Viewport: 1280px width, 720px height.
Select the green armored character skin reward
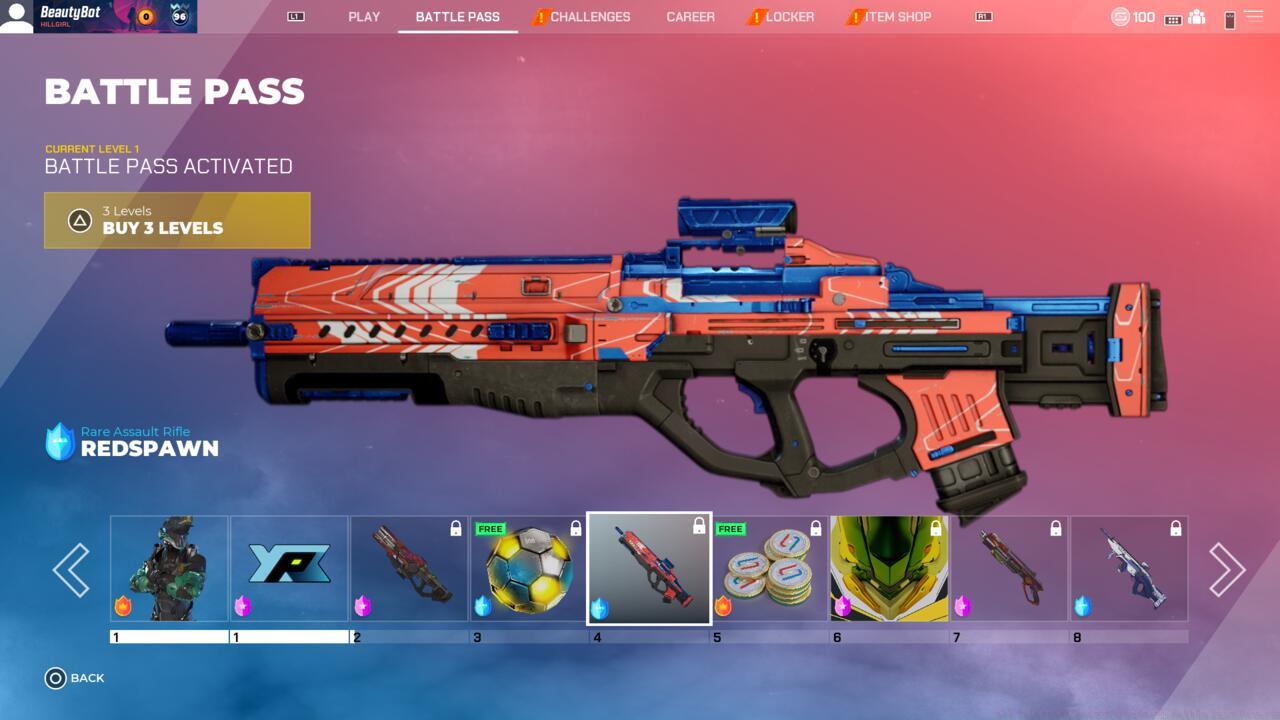tap(169, 568)
